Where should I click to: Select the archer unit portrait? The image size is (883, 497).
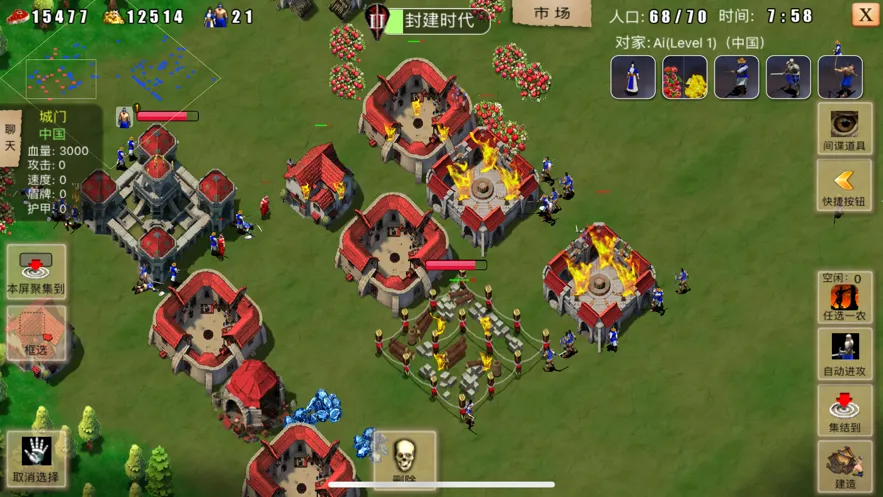pos(840,78)
